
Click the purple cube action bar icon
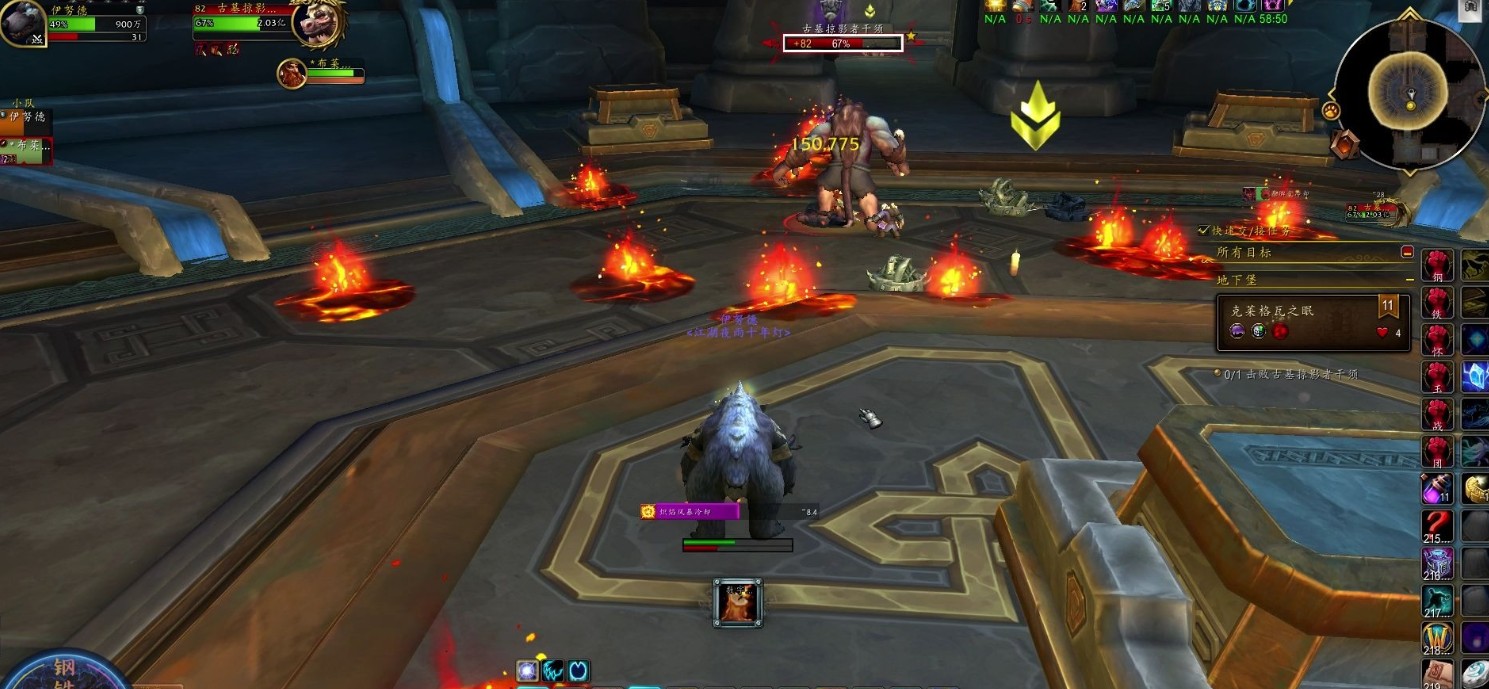click(x=1437, y=563)
